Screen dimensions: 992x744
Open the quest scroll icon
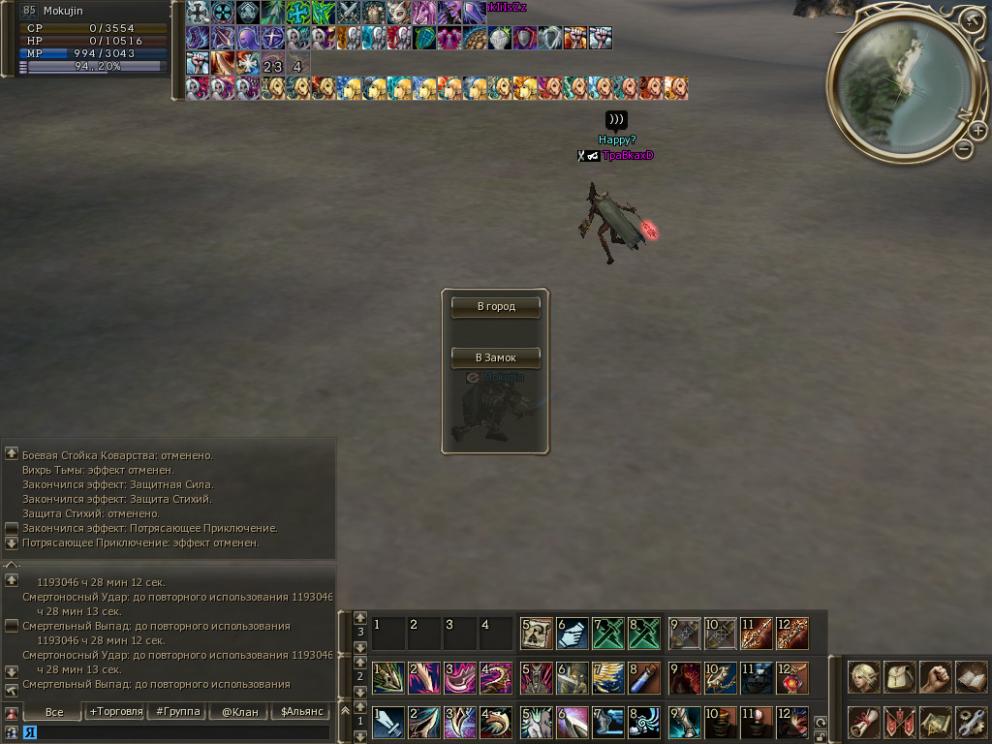(864, 721)
